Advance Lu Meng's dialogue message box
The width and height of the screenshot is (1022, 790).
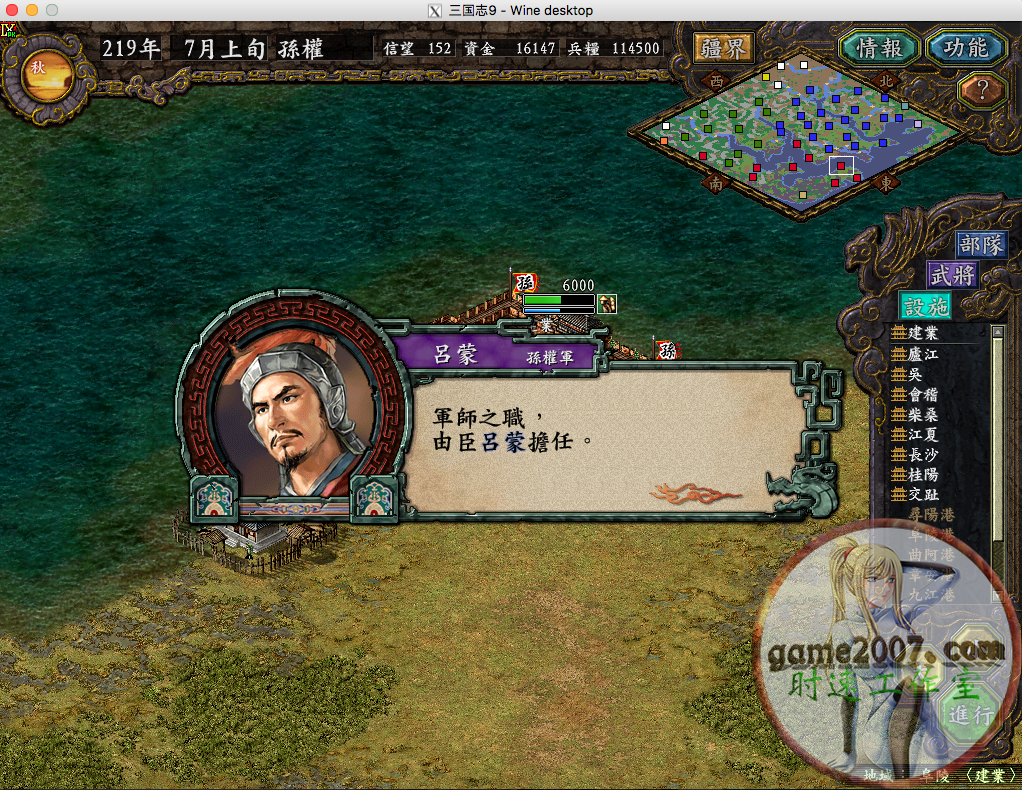[600, 440]
